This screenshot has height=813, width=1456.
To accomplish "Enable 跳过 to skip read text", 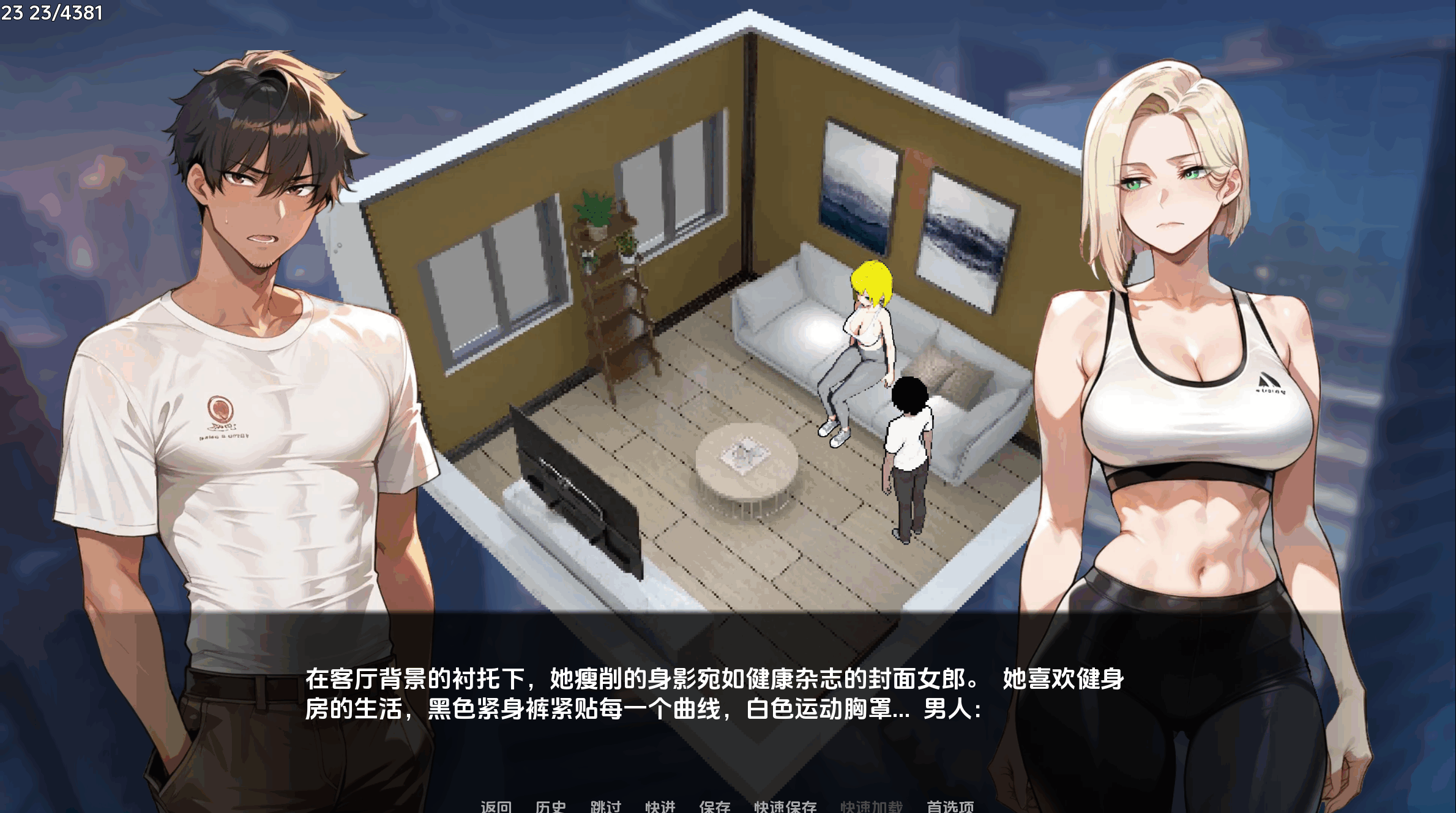I will pos(605,806).
